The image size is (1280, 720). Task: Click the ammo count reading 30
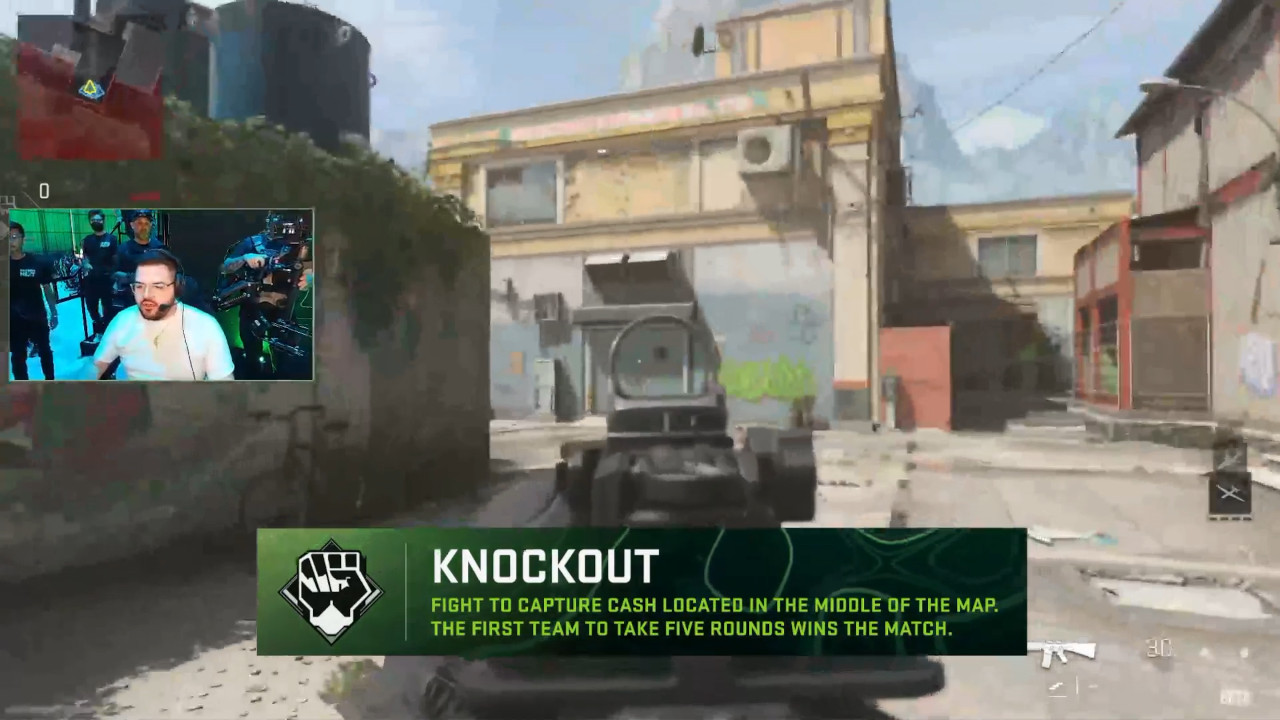tap(1158, 650)
